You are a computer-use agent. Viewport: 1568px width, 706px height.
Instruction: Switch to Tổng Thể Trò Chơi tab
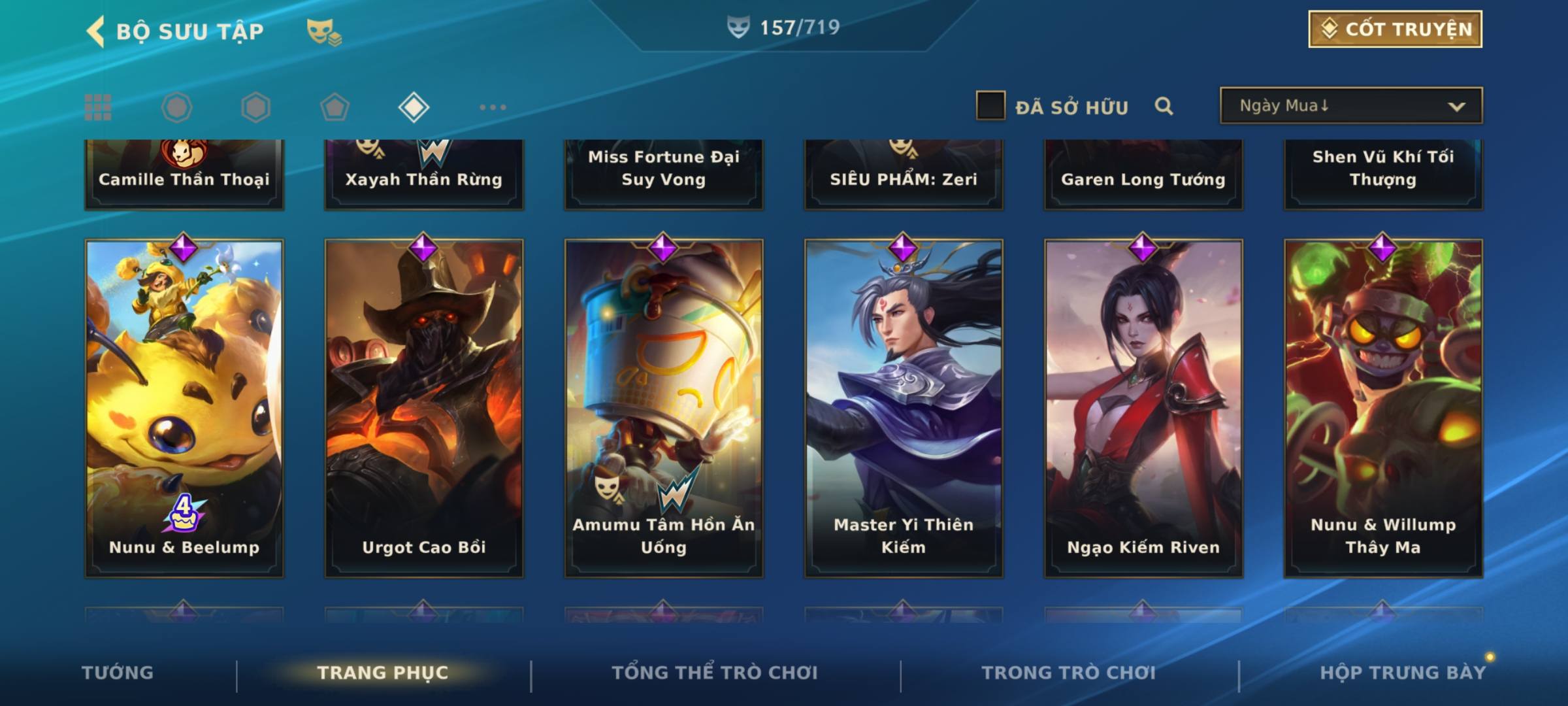point(715,673)
